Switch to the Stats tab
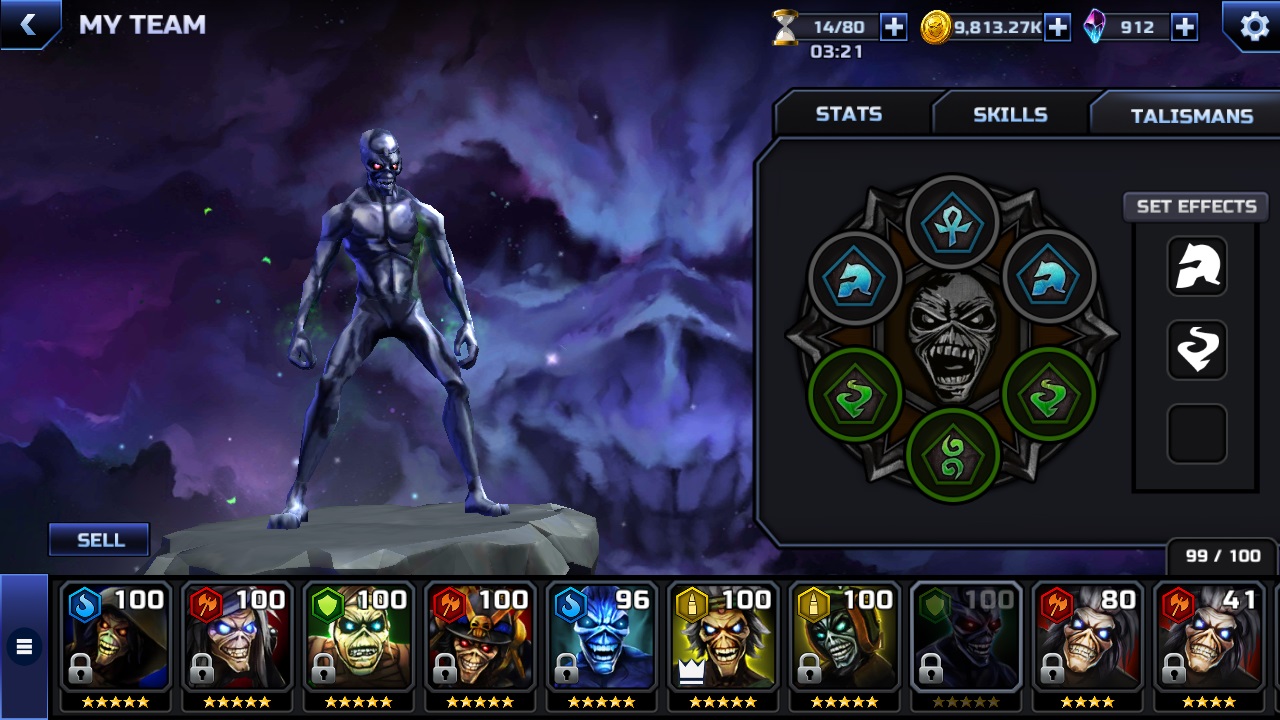The height and width of the screenshot is (720, 1280). pos(849,114)
